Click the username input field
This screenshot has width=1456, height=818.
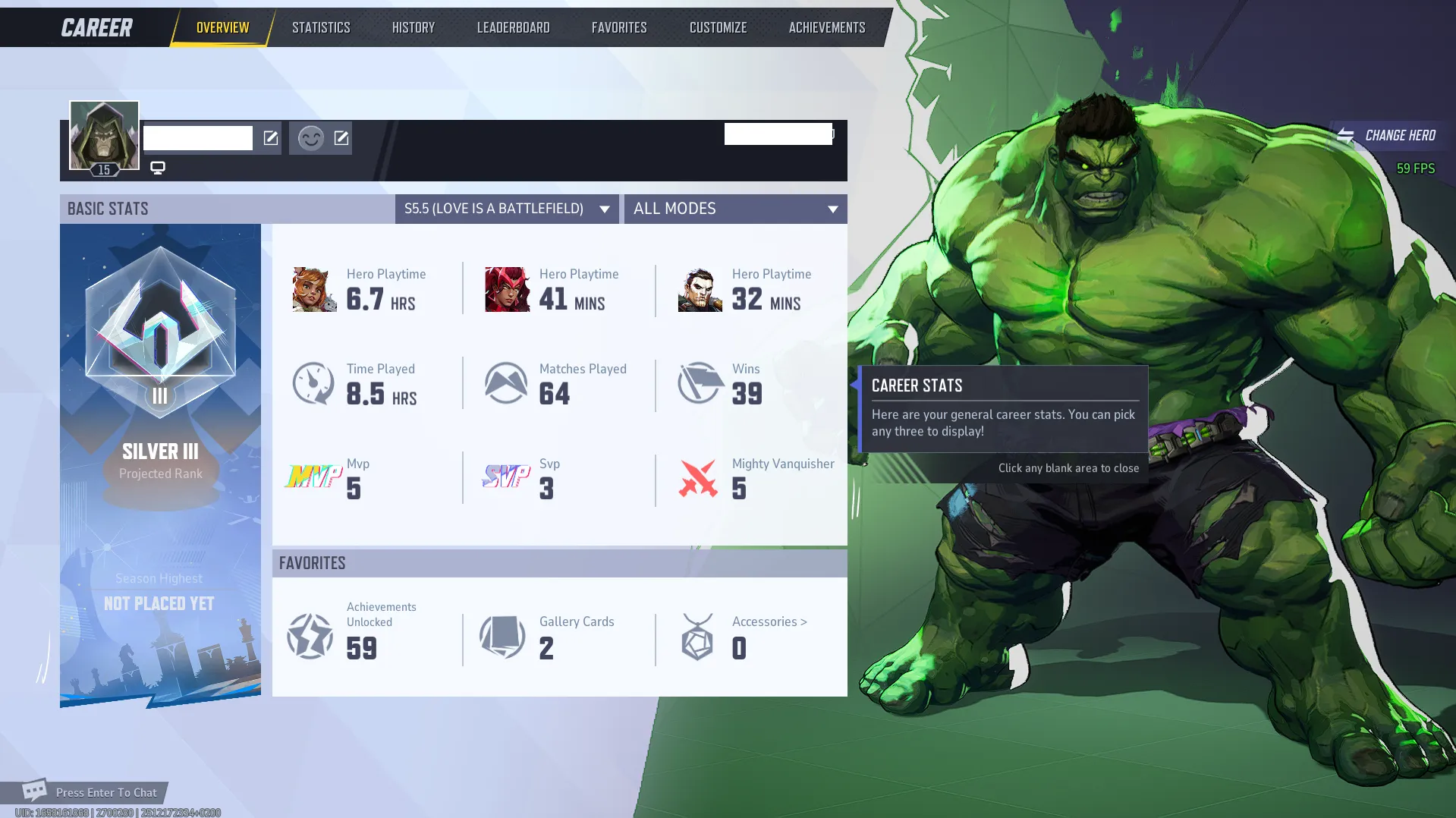[x=197, y=137]
